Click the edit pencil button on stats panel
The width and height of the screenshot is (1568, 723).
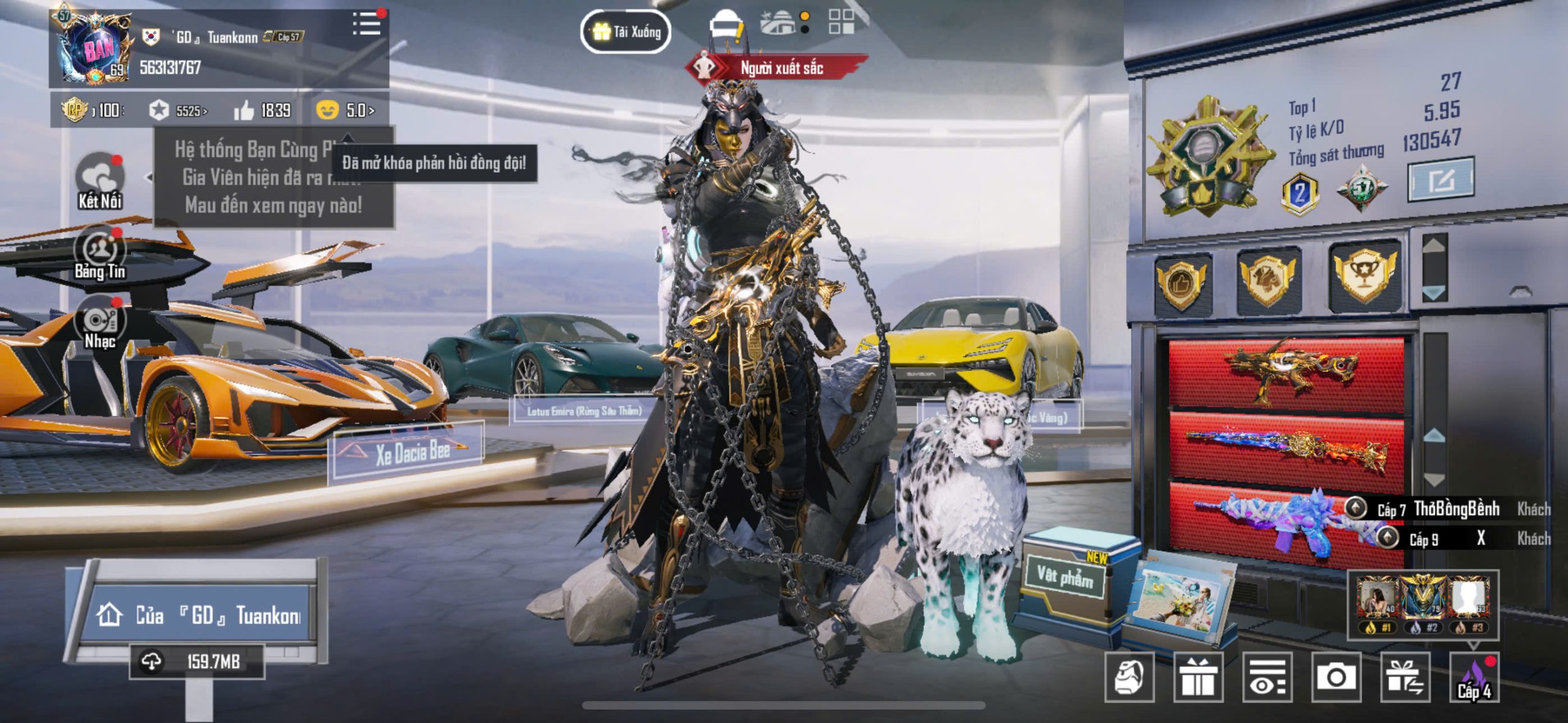coord(1441,180)
